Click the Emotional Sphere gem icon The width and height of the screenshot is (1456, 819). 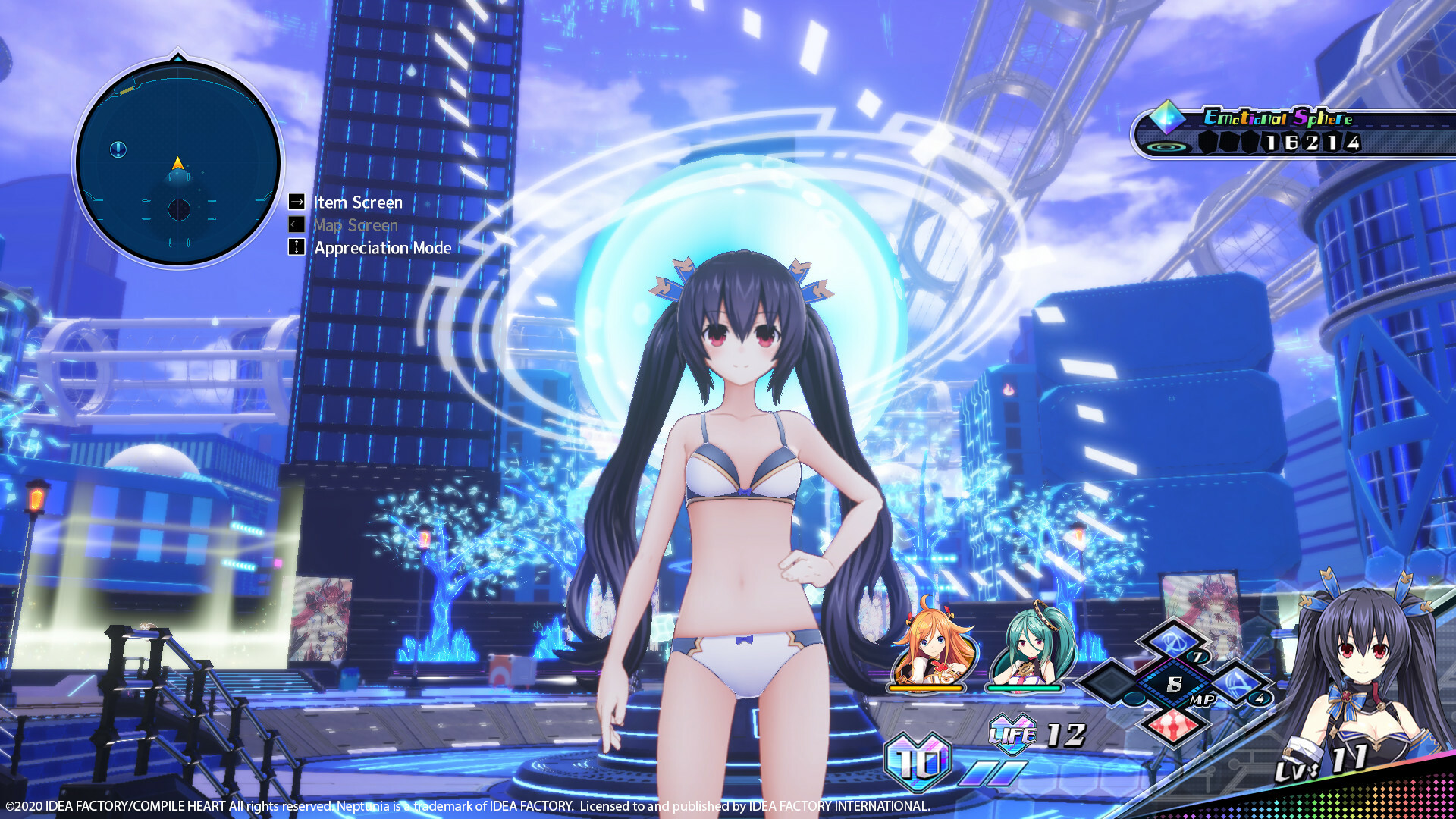coord(1166,119)
